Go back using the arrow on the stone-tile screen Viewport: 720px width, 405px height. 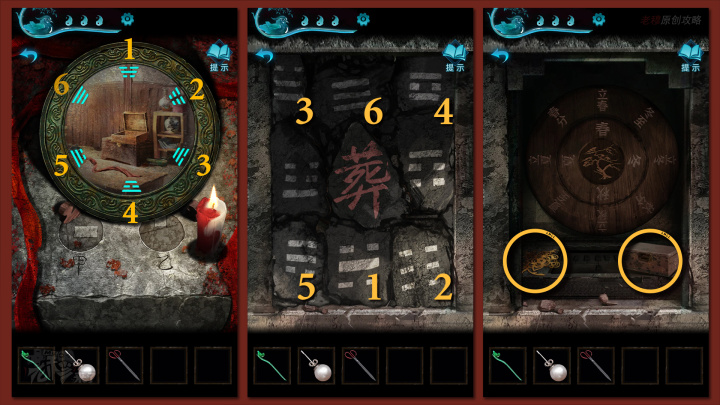264,55
